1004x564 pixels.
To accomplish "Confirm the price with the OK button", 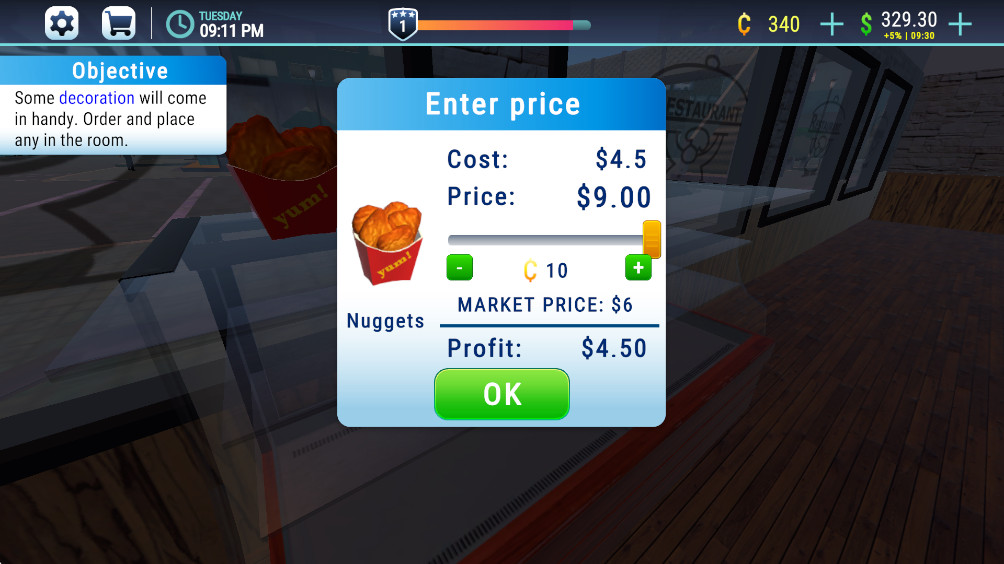I will click(x=501, y=394).
